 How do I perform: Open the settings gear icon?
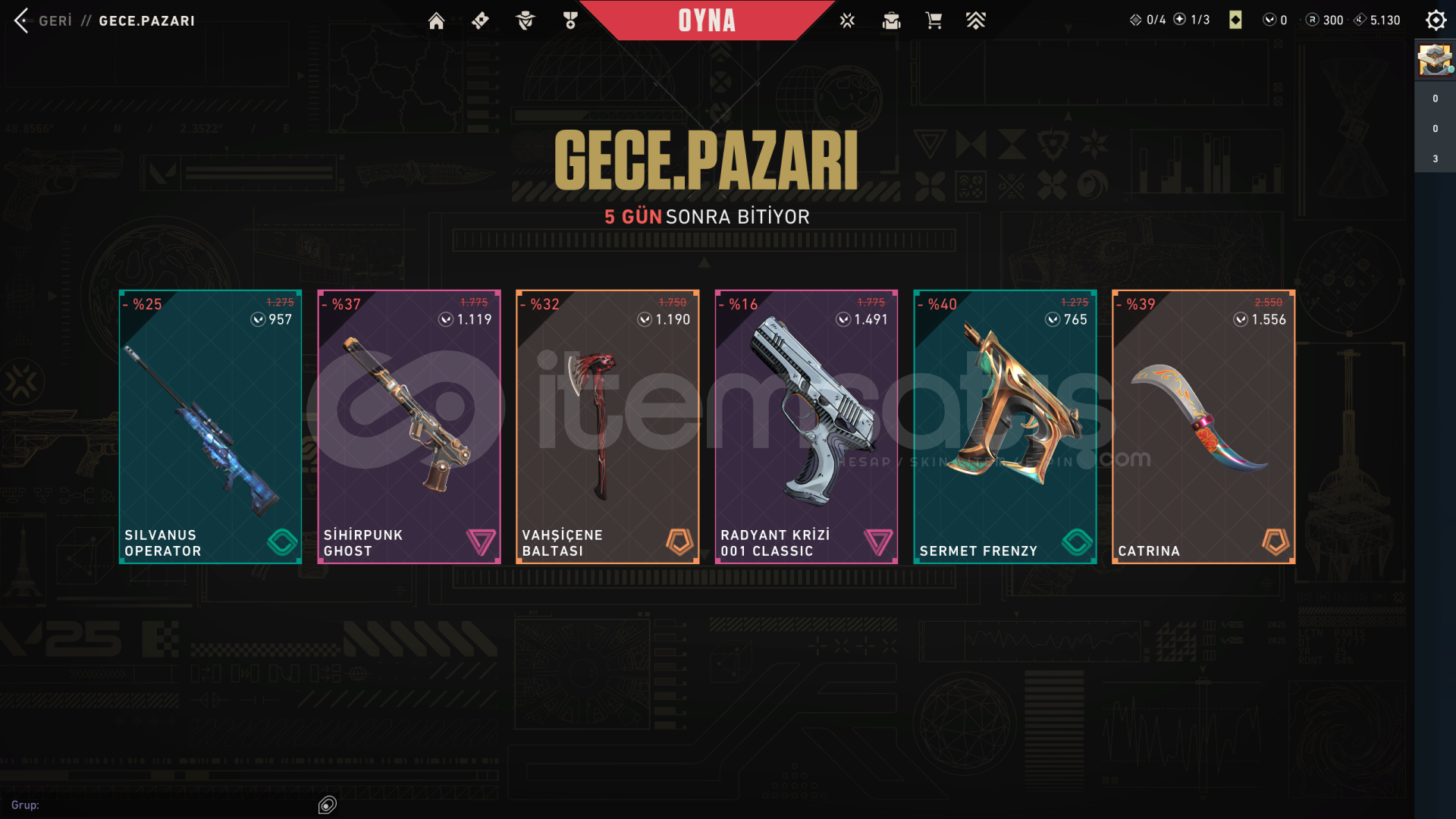1436,20
